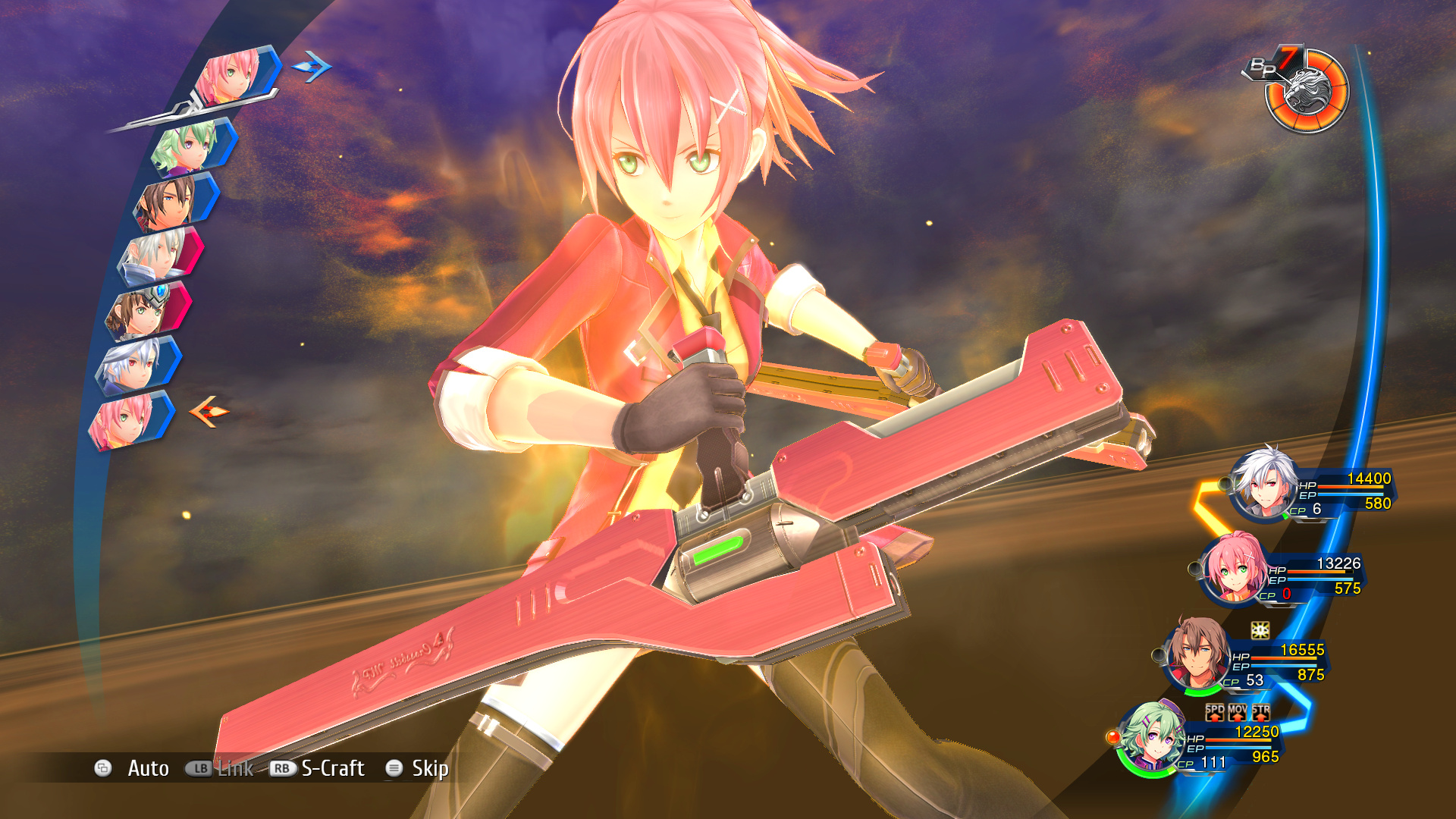
Task: Inspect the STR up buff icon
Action: 1260,711
